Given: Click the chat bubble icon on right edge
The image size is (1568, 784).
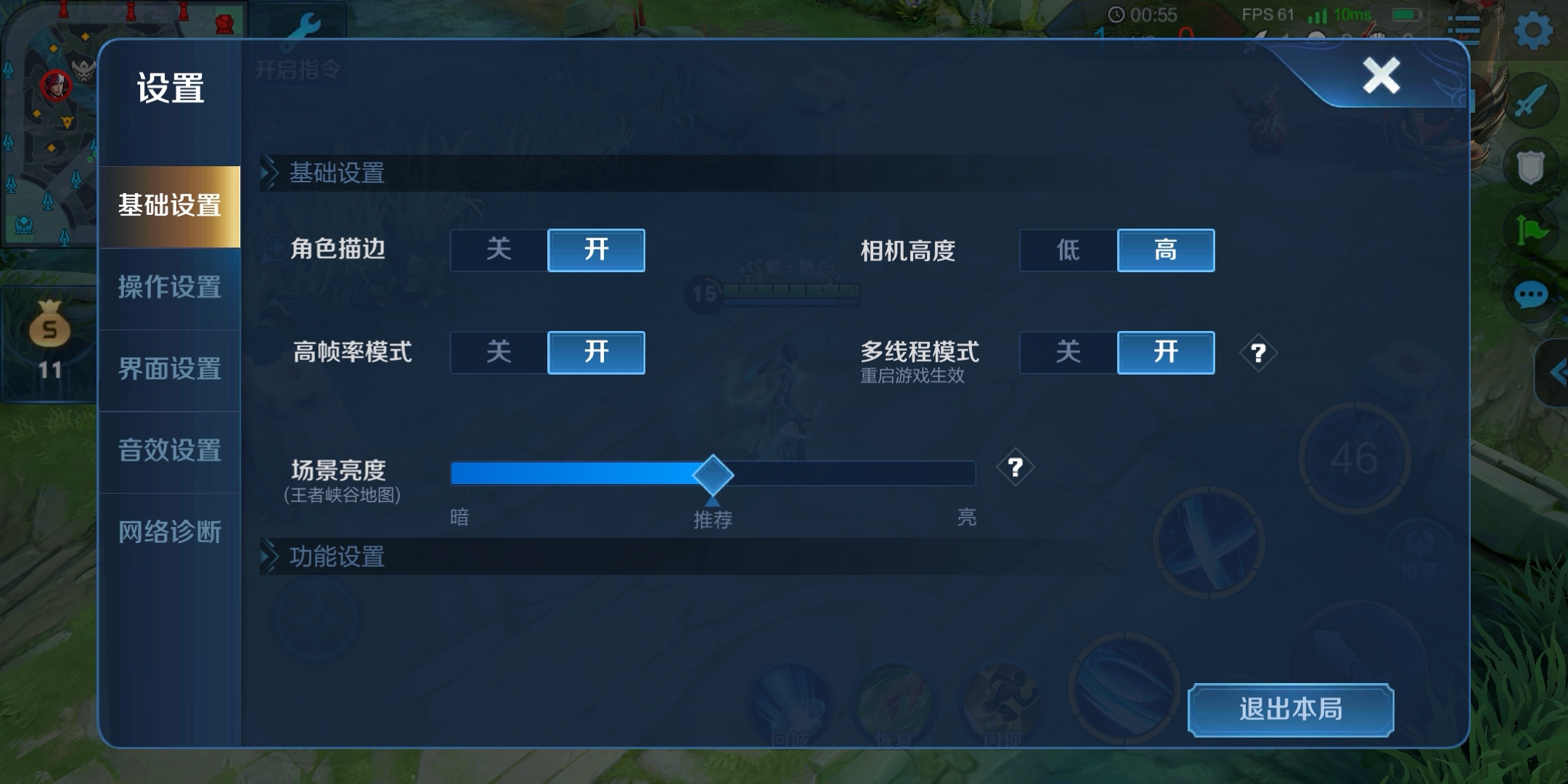Looking at the screenshot, I should pos(1530,295).
